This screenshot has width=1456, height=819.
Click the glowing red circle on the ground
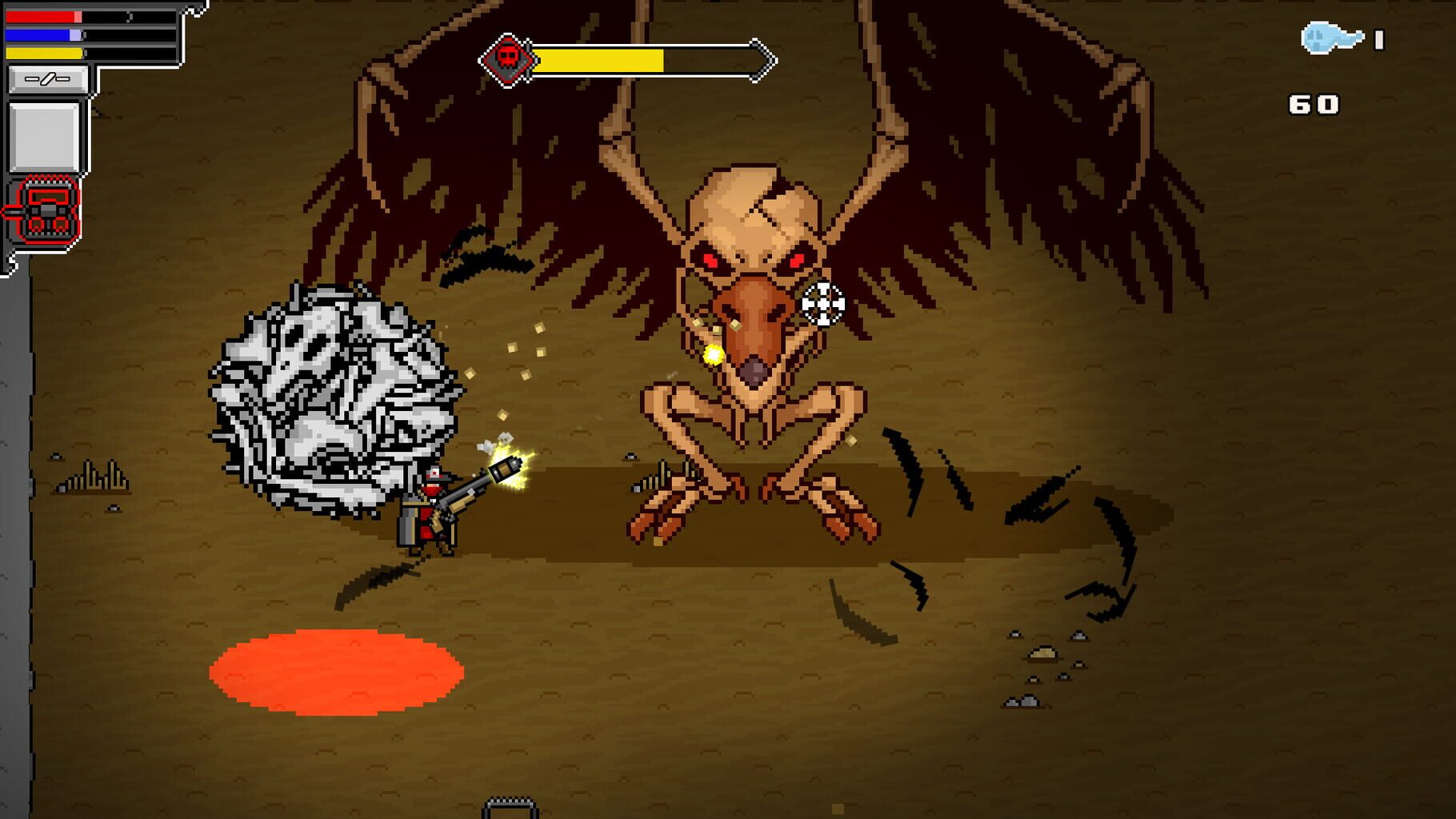coord(336,676)
